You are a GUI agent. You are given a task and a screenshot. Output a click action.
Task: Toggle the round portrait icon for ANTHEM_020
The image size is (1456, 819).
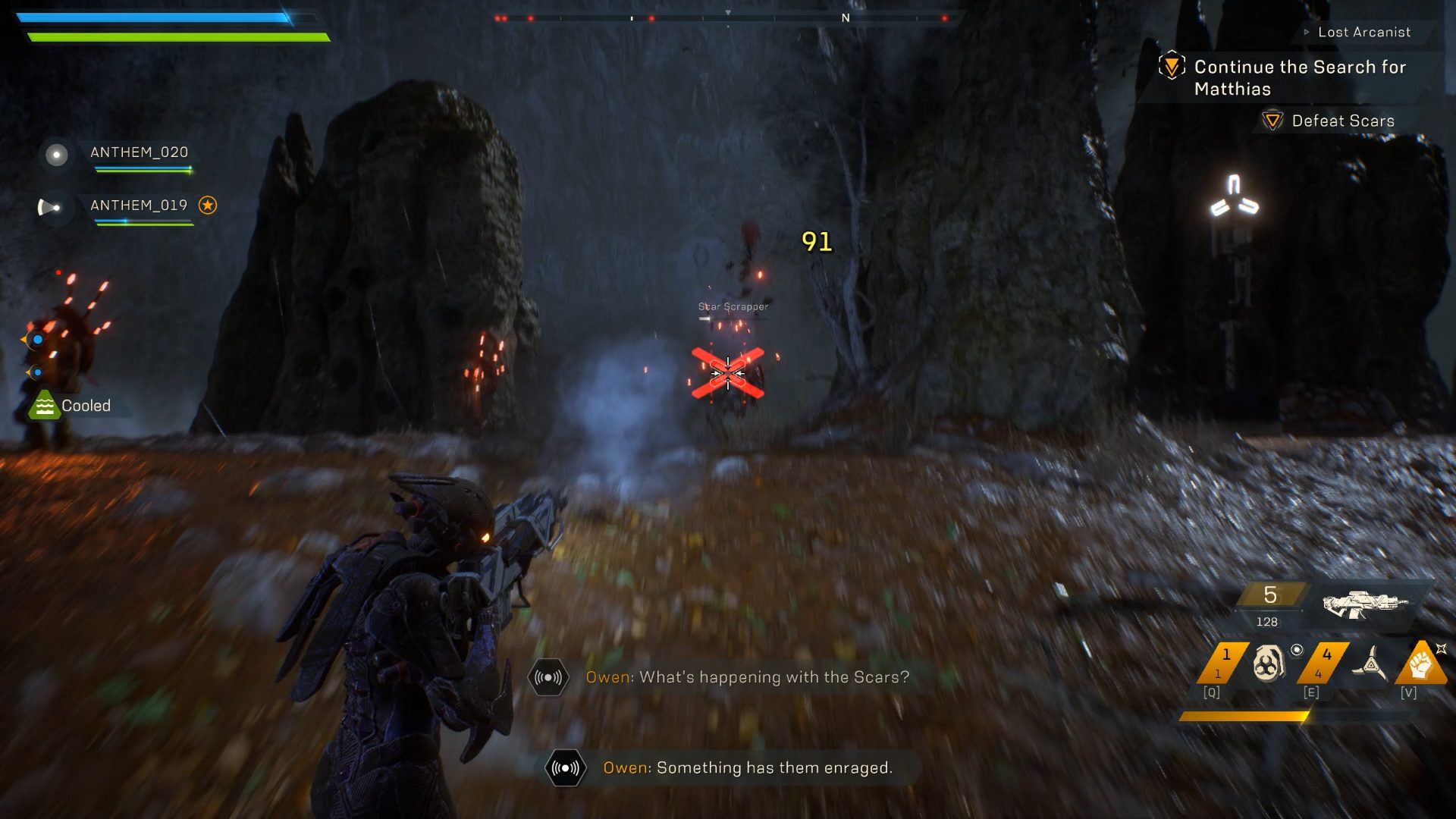pyautogui.click(x=55, y=155)
